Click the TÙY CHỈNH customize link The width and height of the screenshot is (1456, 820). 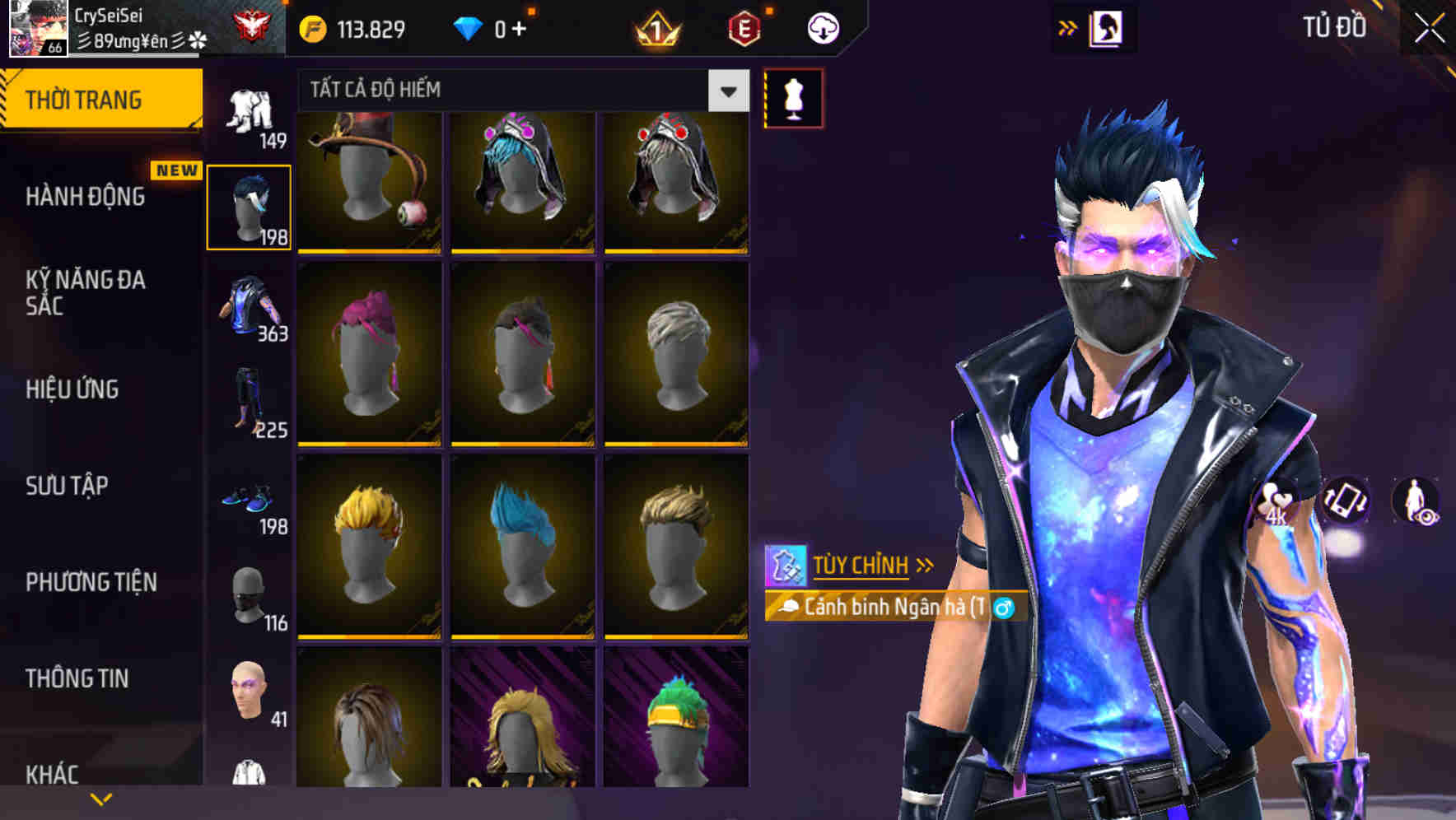click(x=861, y=565)
